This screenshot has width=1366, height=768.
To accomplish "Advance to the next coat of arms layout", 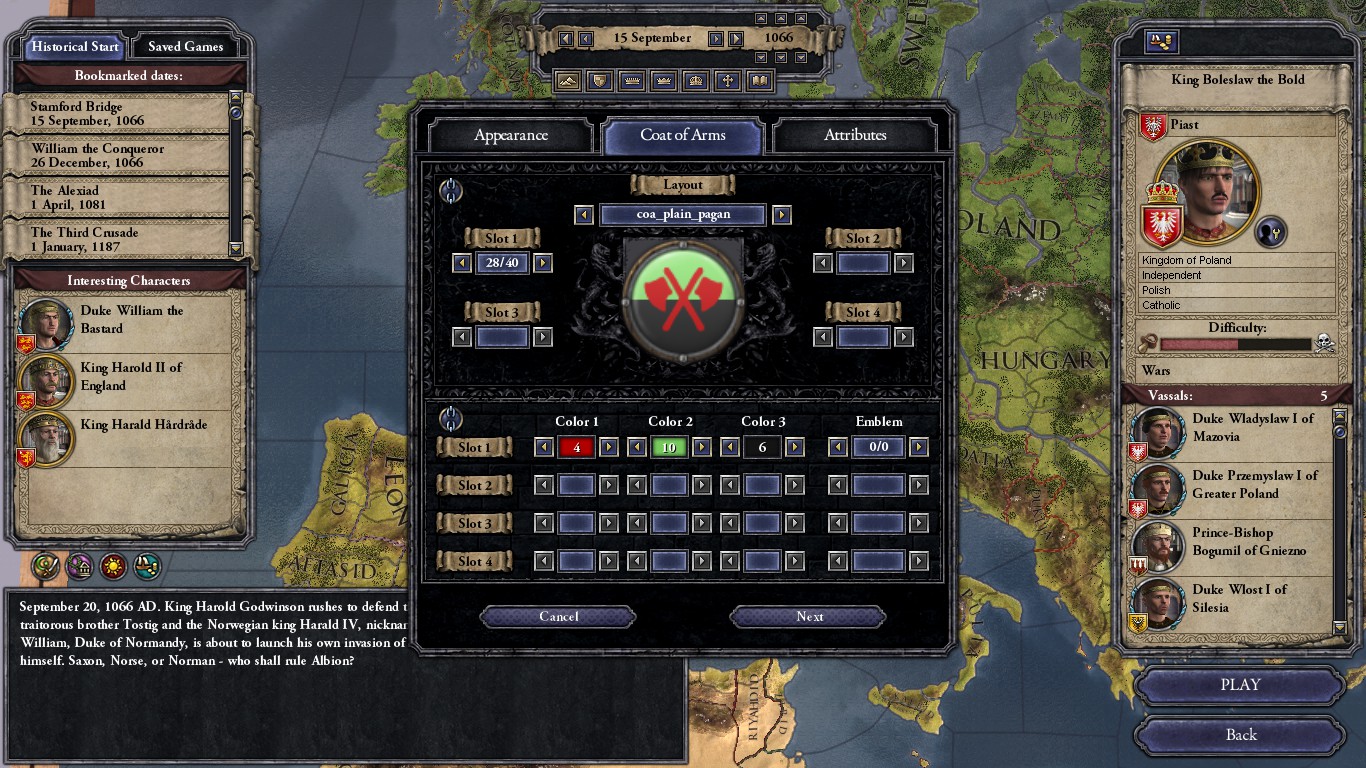I will (782, 215).
